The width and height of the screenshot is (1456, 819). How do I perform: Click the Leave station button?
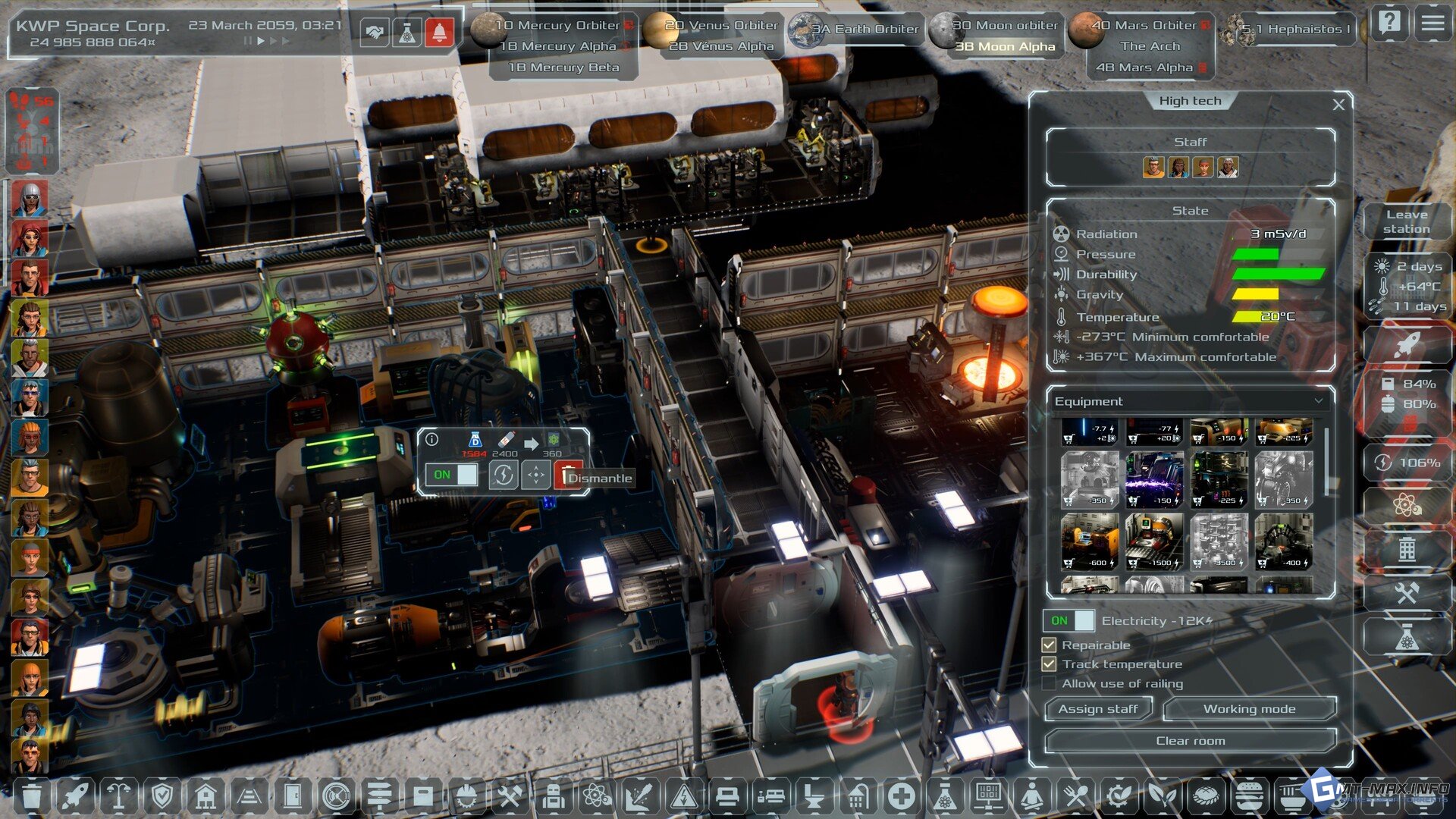[1406, 221]
